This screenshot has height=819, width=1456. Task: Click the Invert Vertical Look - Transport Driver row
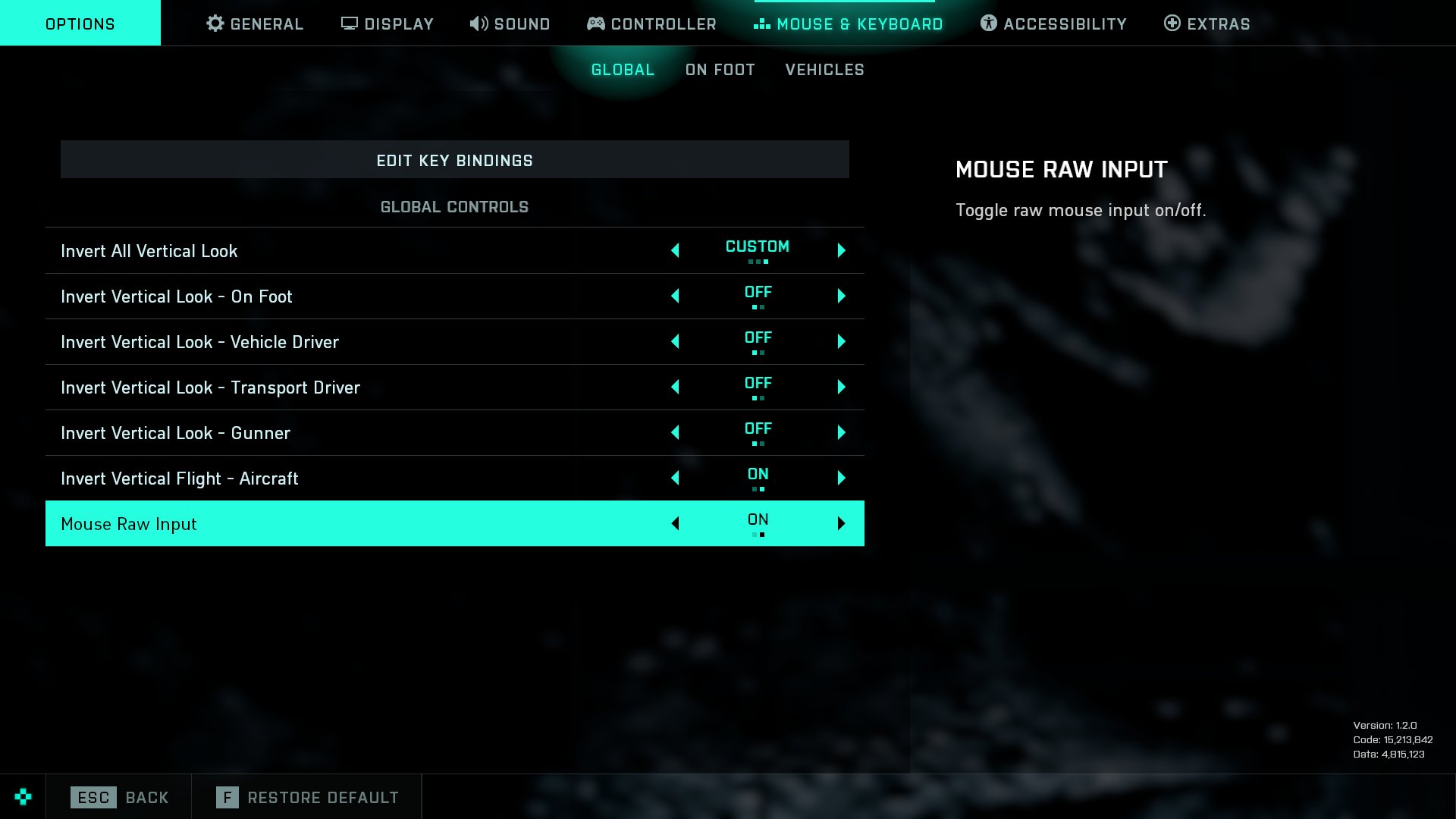click(303, 387)
